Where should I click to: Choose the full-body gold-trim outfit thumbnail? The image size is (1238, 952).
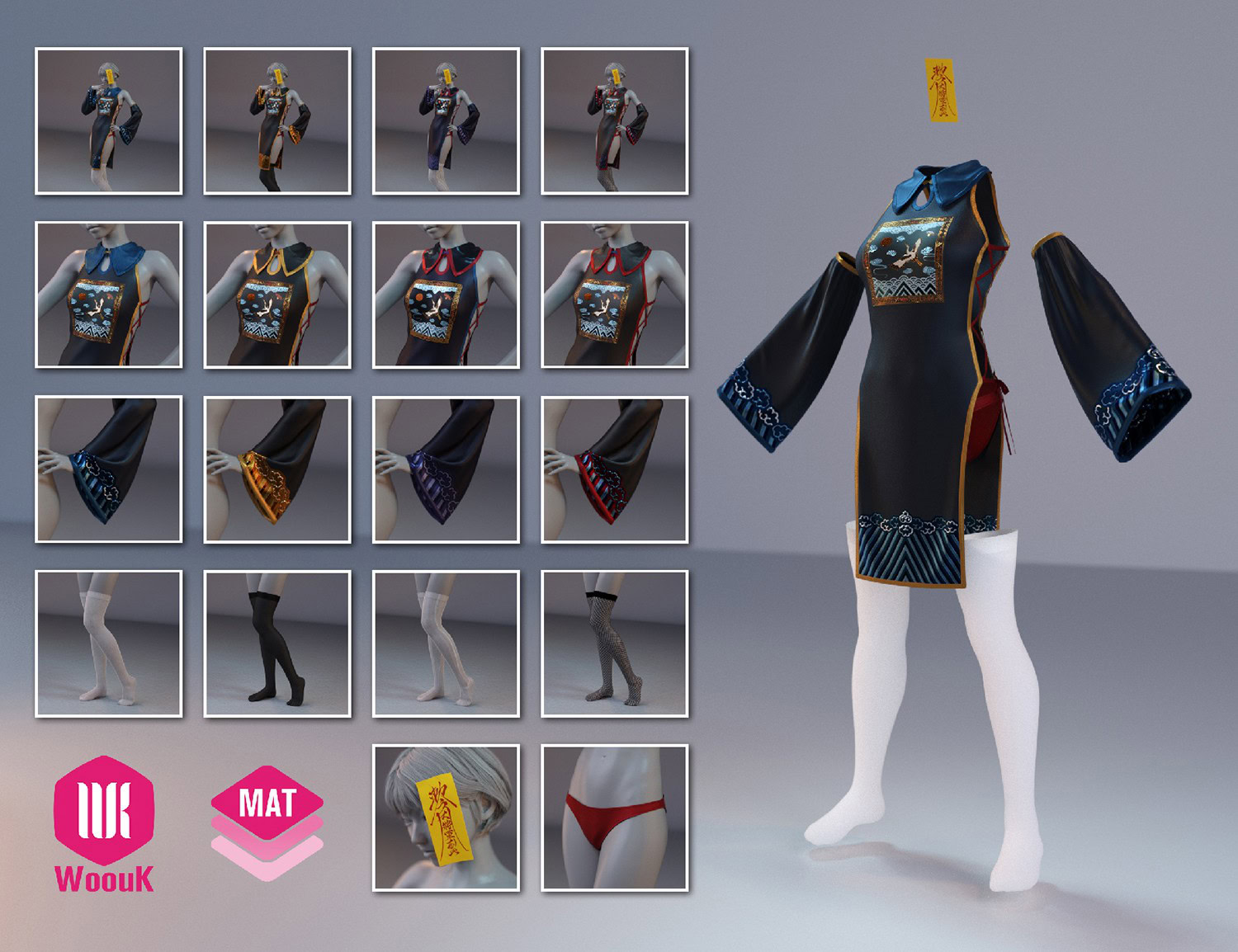click(x=277, y=121)
